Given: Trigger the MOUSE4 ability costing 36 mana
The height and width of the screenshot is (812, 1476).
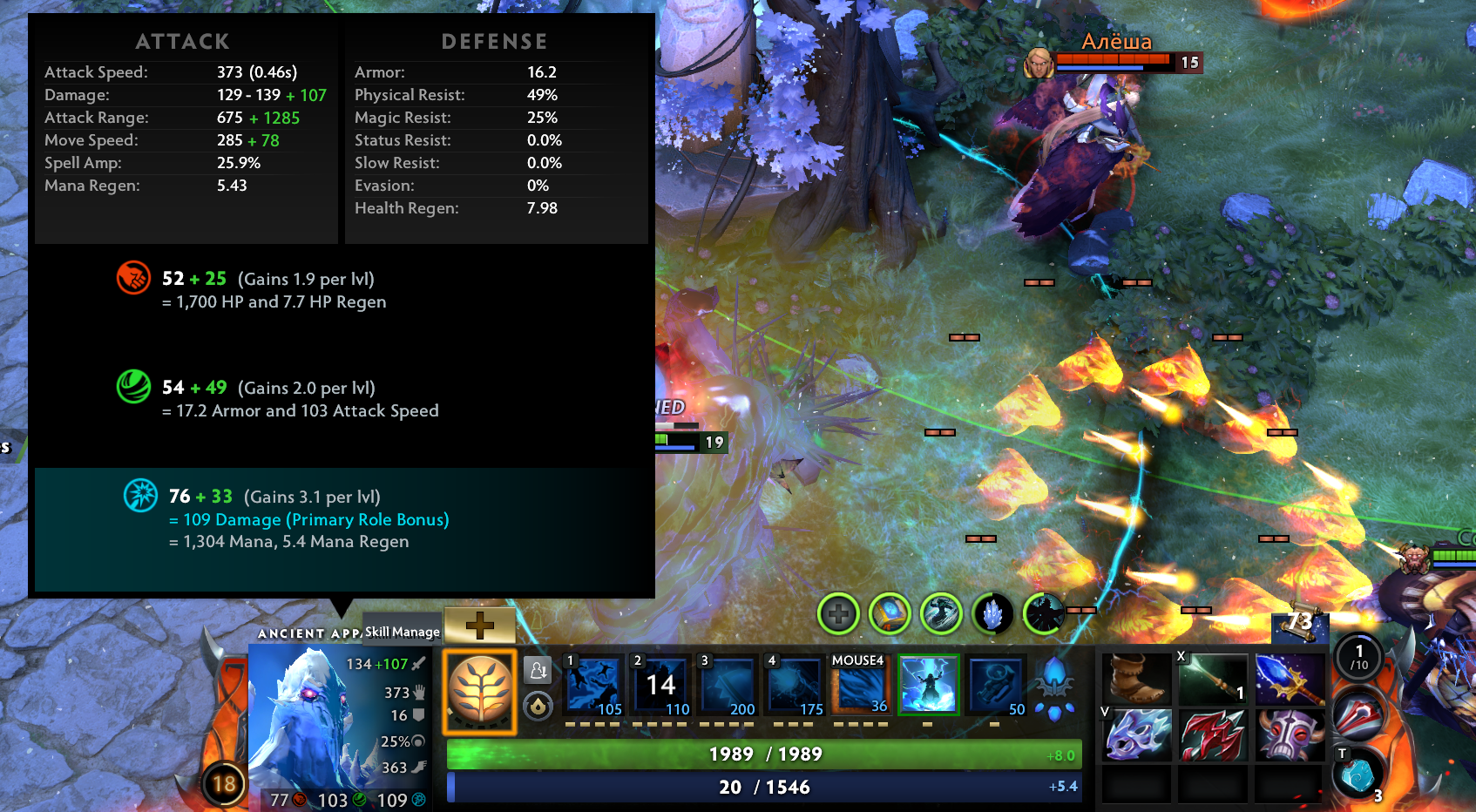Looking at the screenshot, I should click(860, 685).
